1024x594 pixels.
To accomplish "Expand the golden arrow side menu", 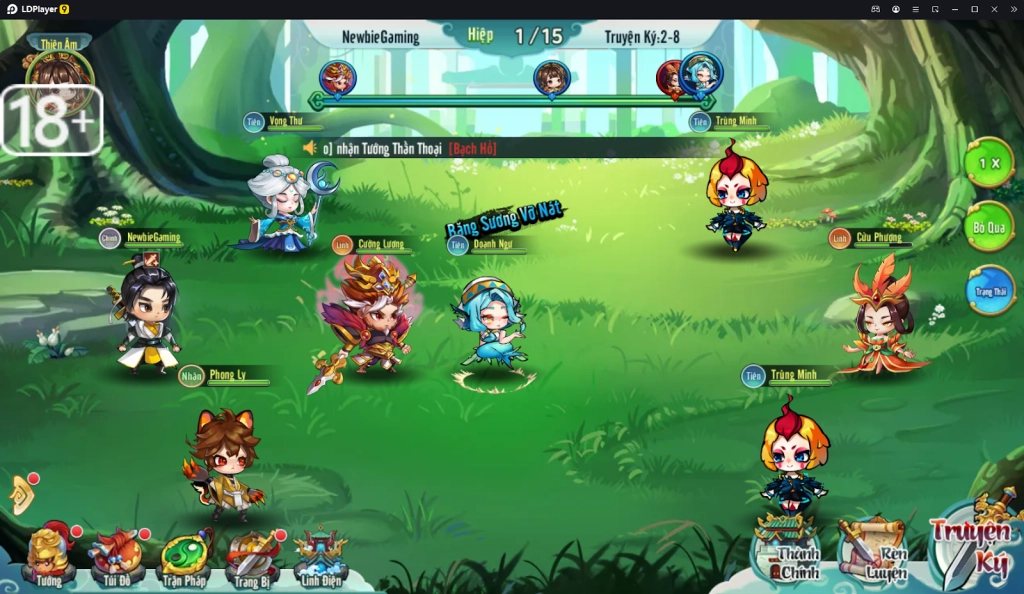I will point(21,495).
